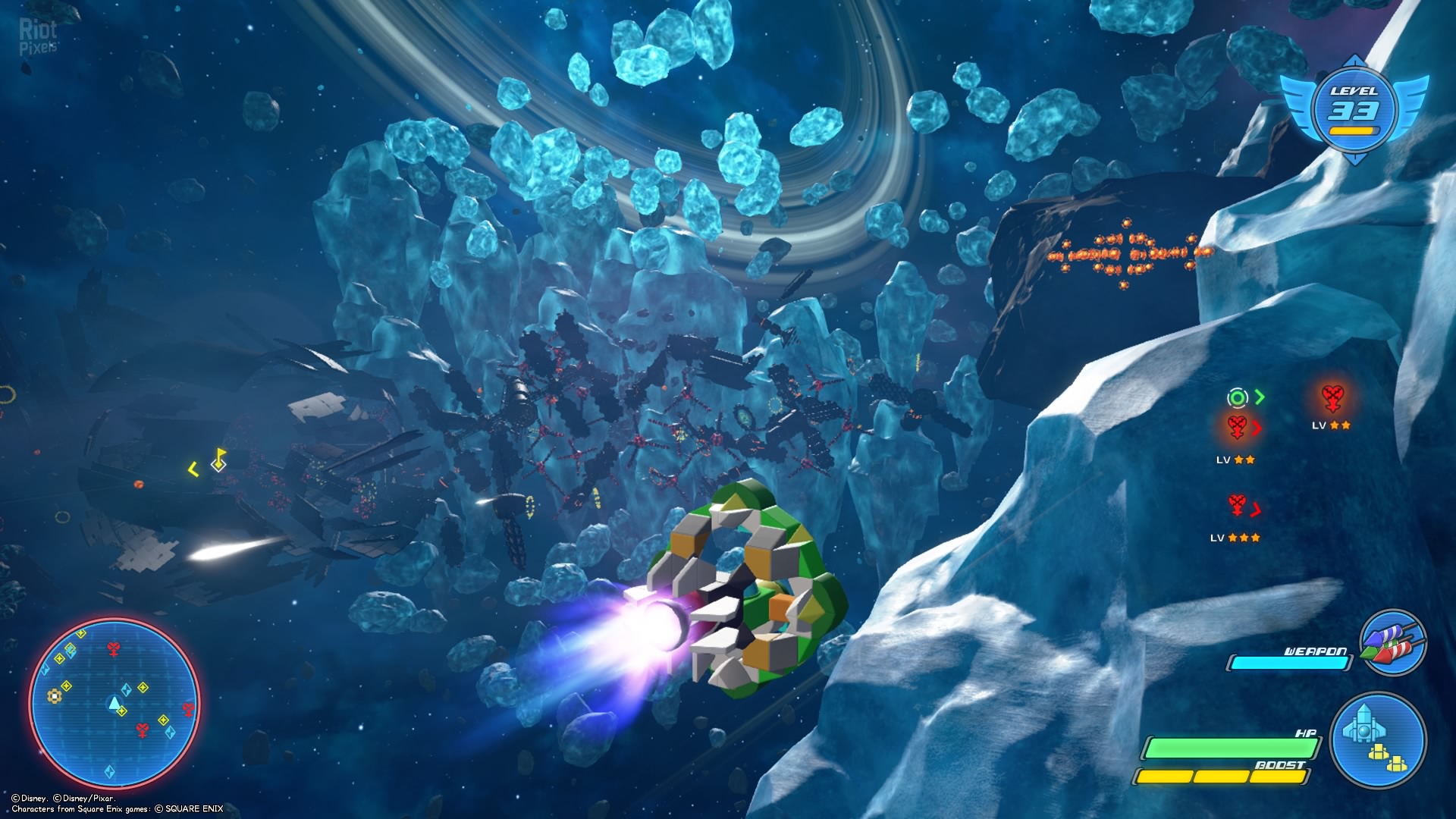This screenshot has width=1456, height=819.
Task: Click the Riot Pixels watermark logo
Action: 38,36
